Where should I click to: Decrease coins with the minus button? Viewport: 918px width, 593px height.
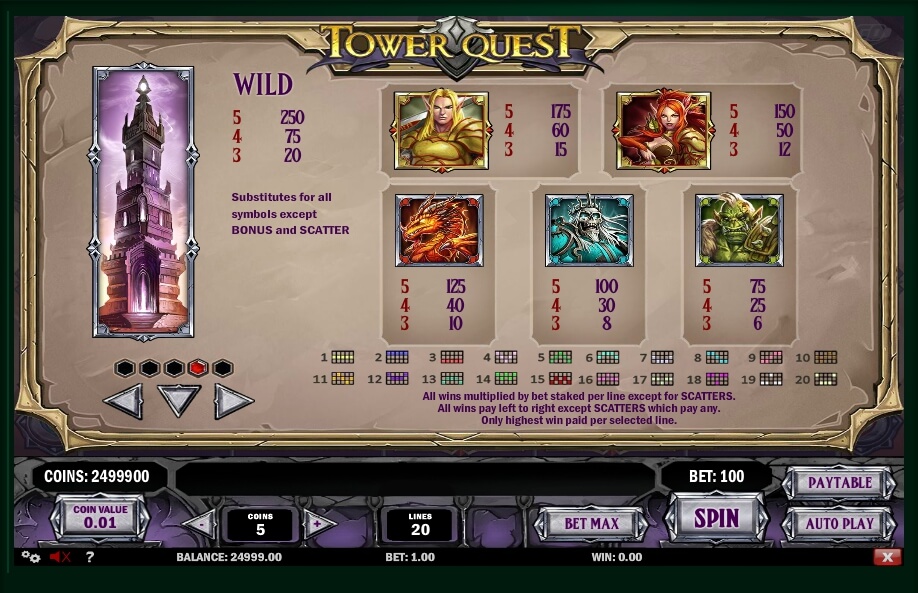pyautogui.click(x=200, y=523)
